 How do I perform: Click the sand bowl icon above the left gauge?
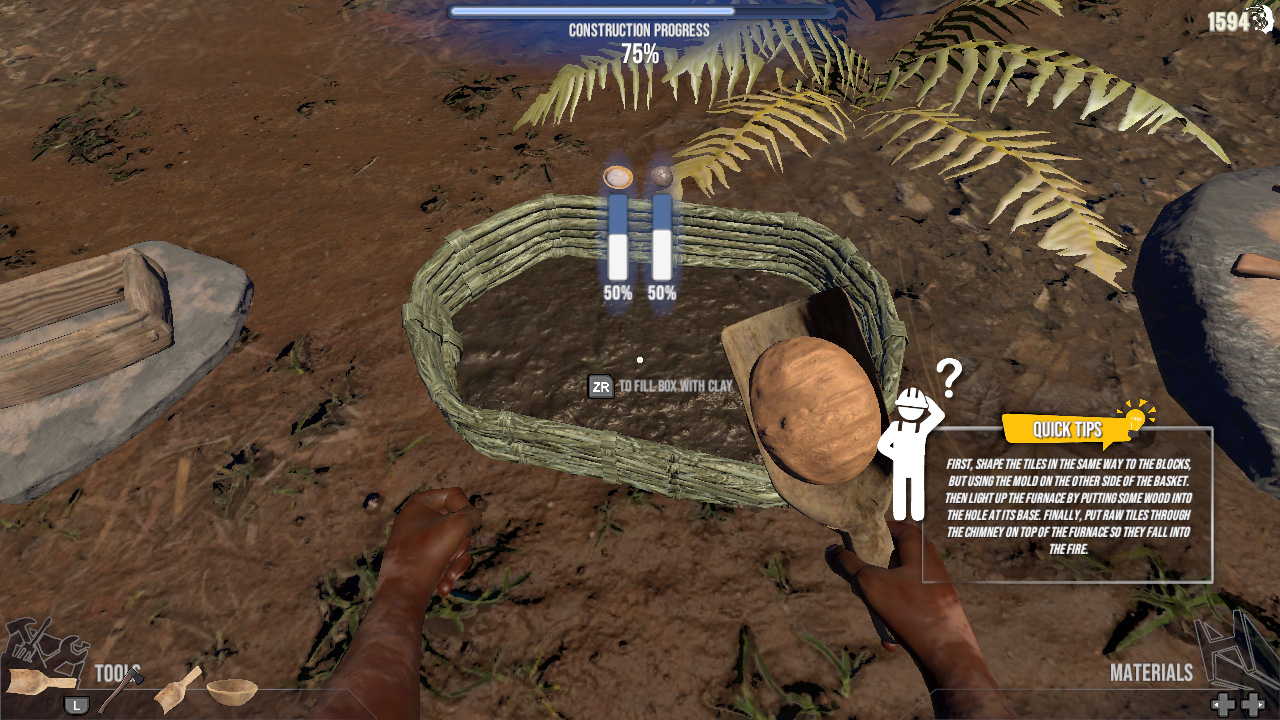click(x=617, y=176)
